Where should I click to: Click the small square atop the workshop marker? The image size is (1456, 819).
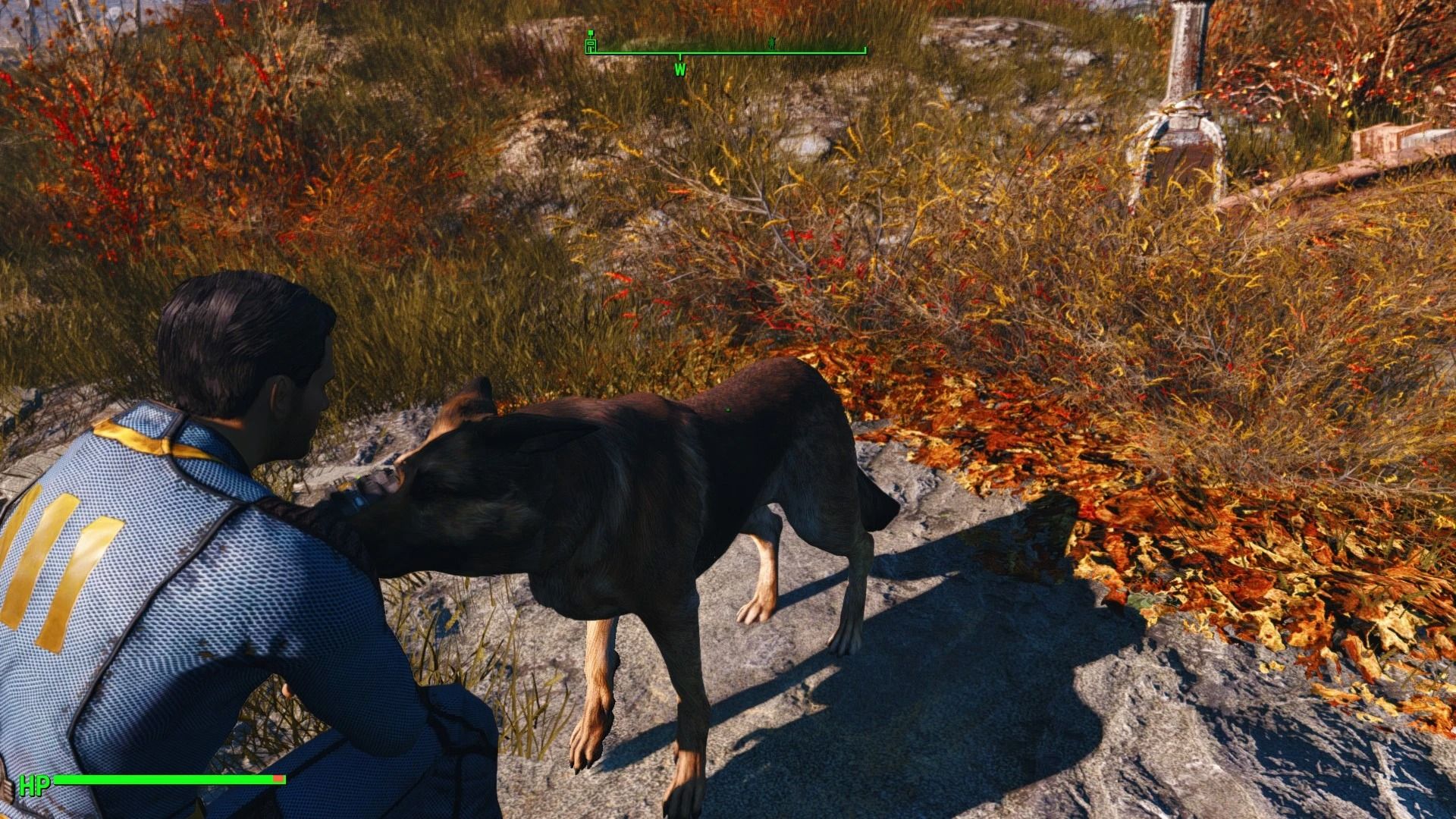coord(591,32)
